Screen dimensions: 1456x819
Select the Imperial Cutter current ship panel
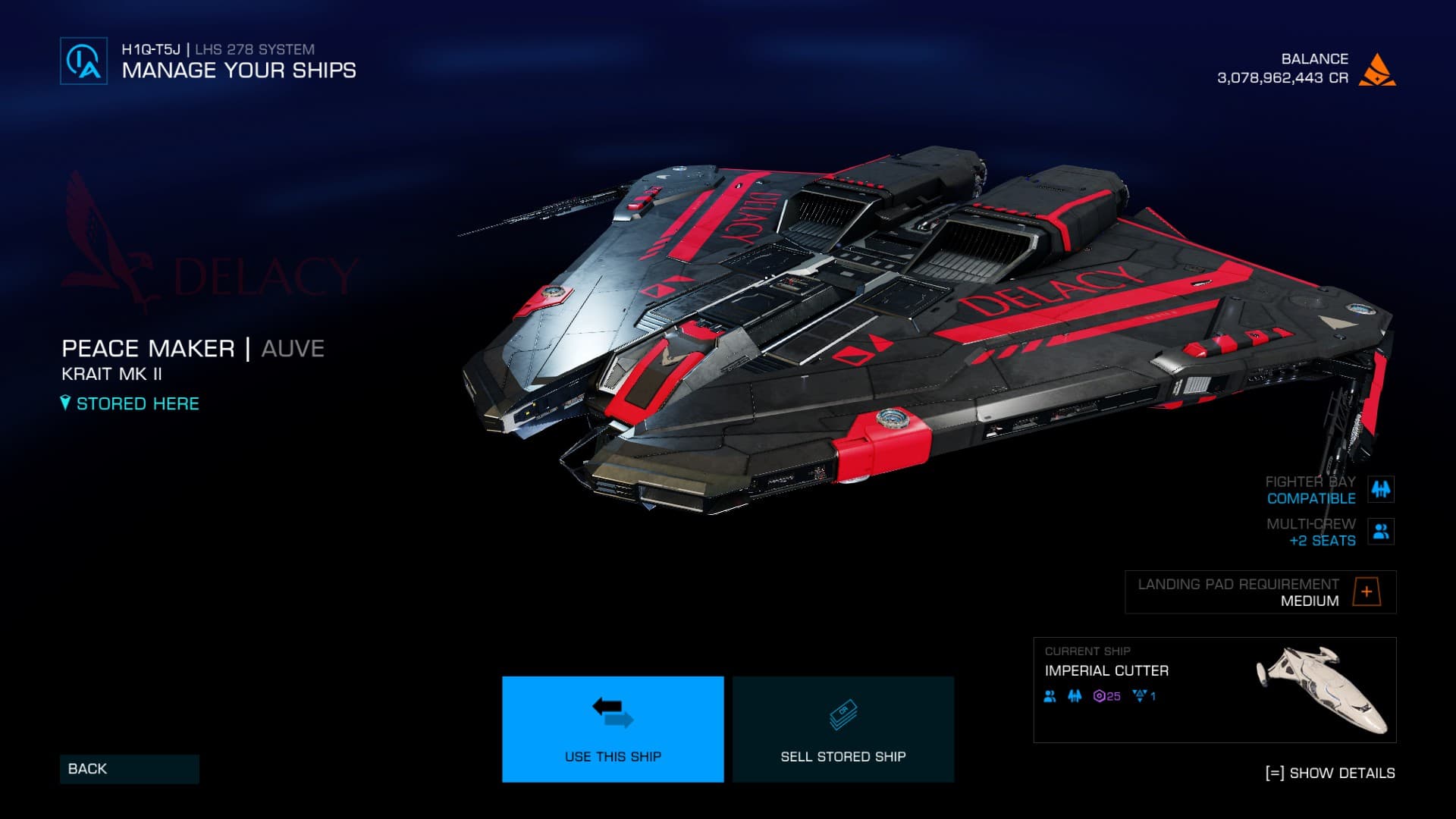click(1214, 689)
